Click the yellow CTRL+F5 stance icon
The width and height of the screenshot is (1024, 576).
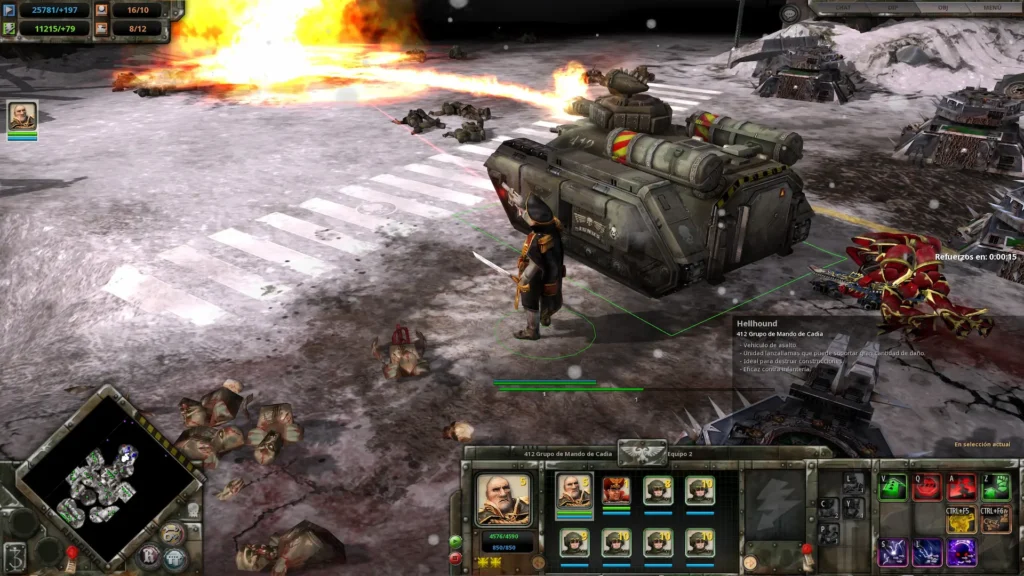[961, 520]
